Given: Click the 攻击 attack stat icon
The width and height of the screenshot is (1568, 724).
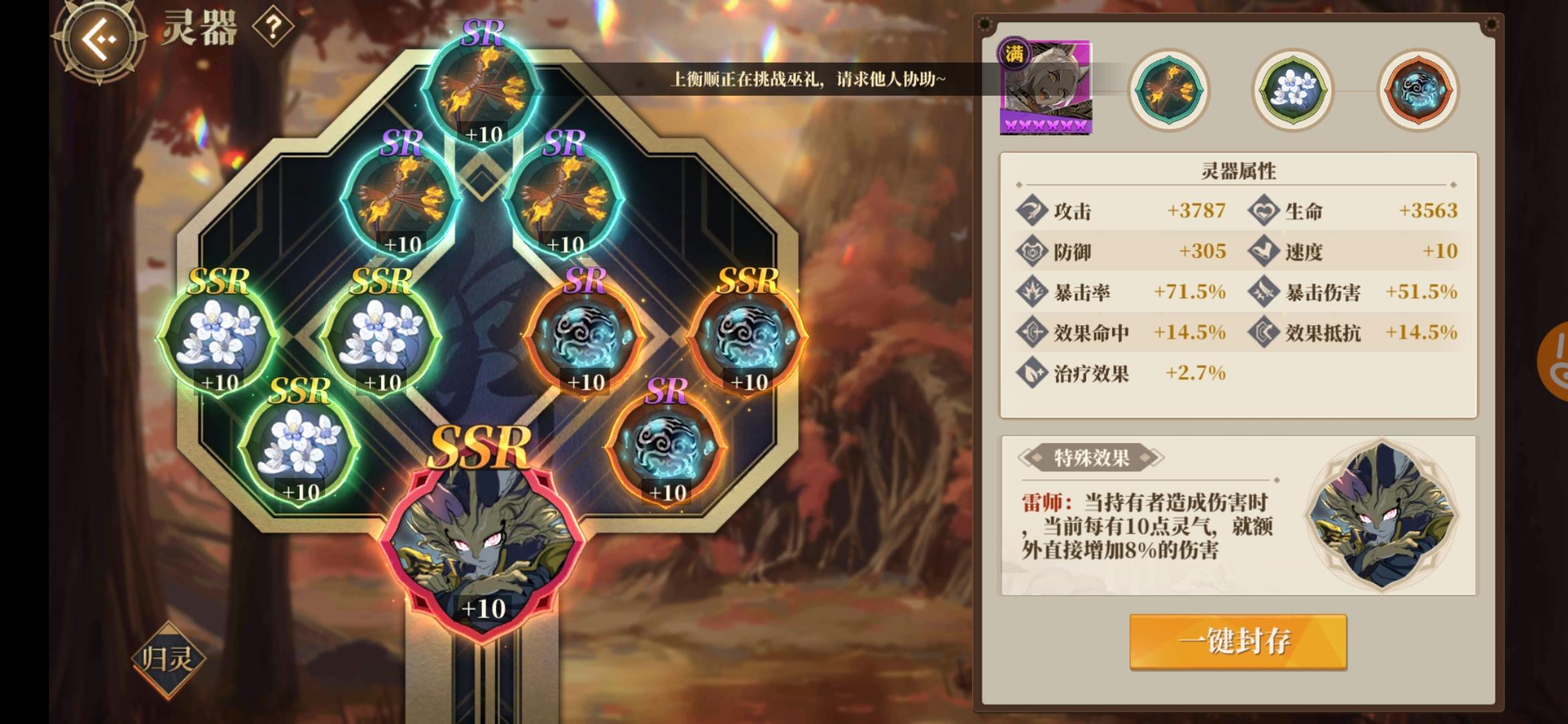Looking at the screenshot, I should click(x=1032, y=210).
